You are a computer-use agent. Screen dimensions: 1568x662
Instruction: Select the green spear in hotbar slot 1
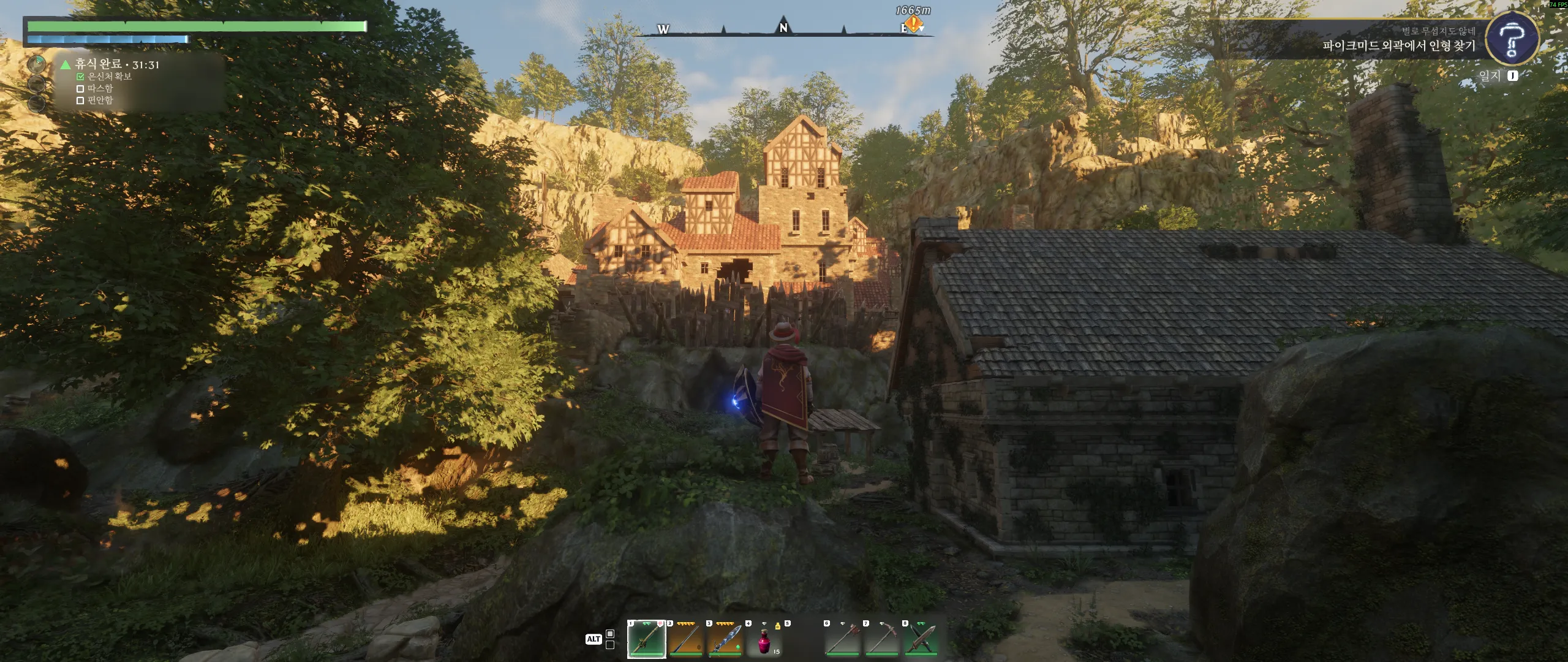(x=646, y=639)
